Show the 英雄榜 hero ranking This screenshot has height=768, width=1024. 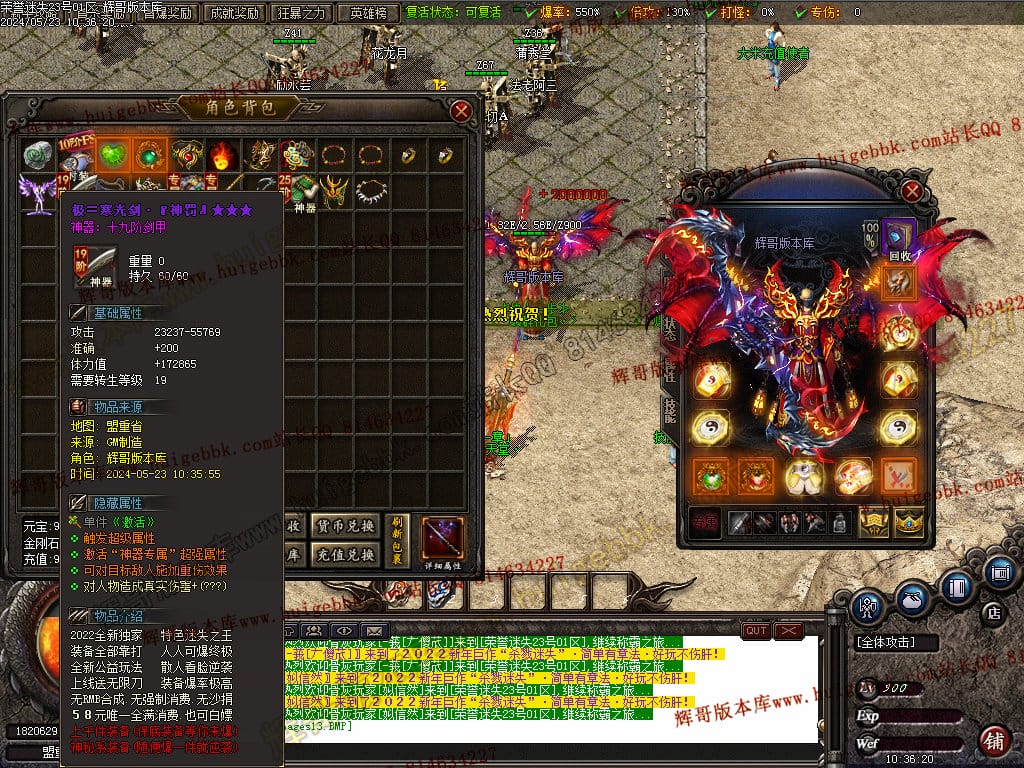pyautogui.click(x=369, y=13)
